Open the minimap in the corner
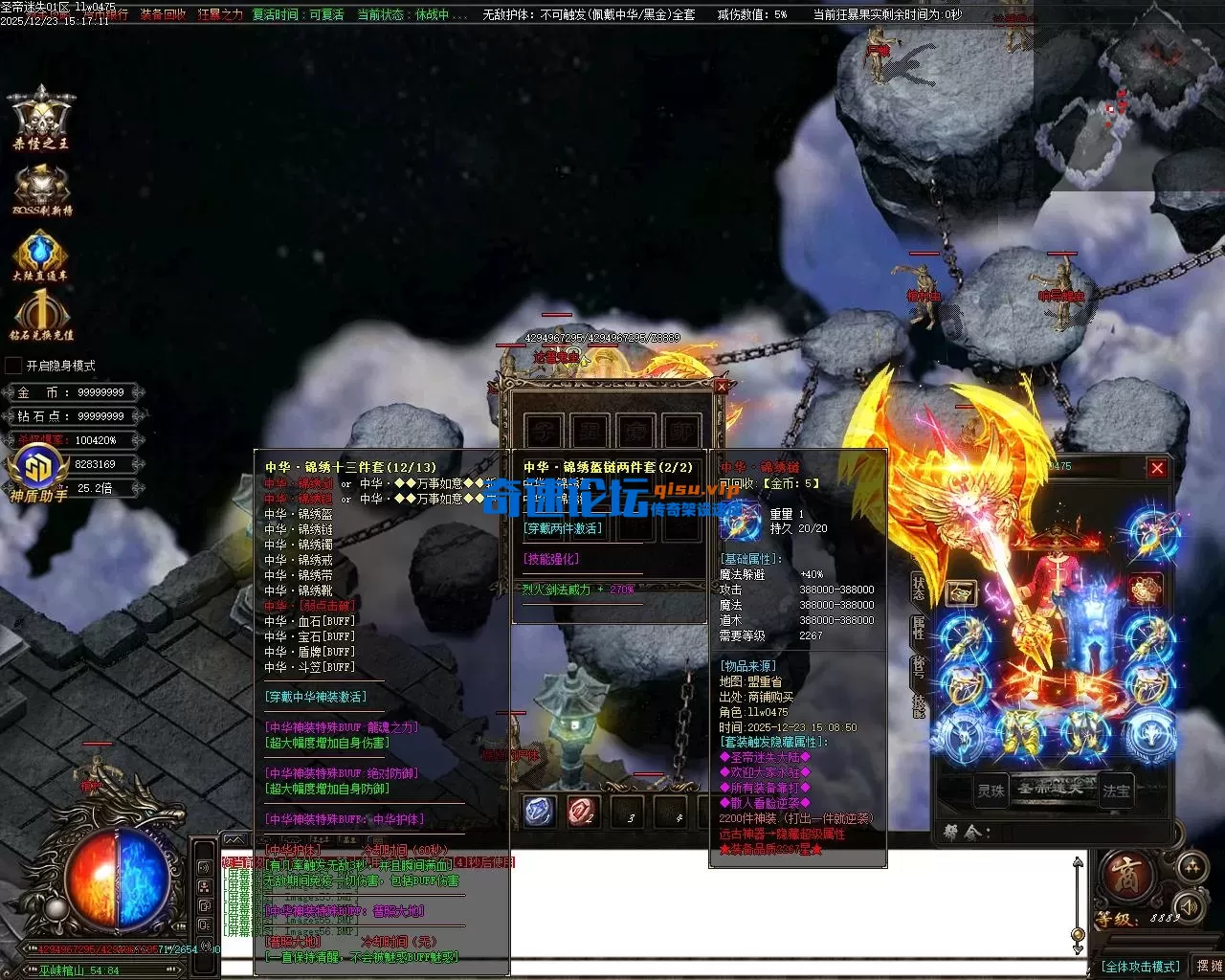Viewport: 1225px width, 980px height. 1127,94
